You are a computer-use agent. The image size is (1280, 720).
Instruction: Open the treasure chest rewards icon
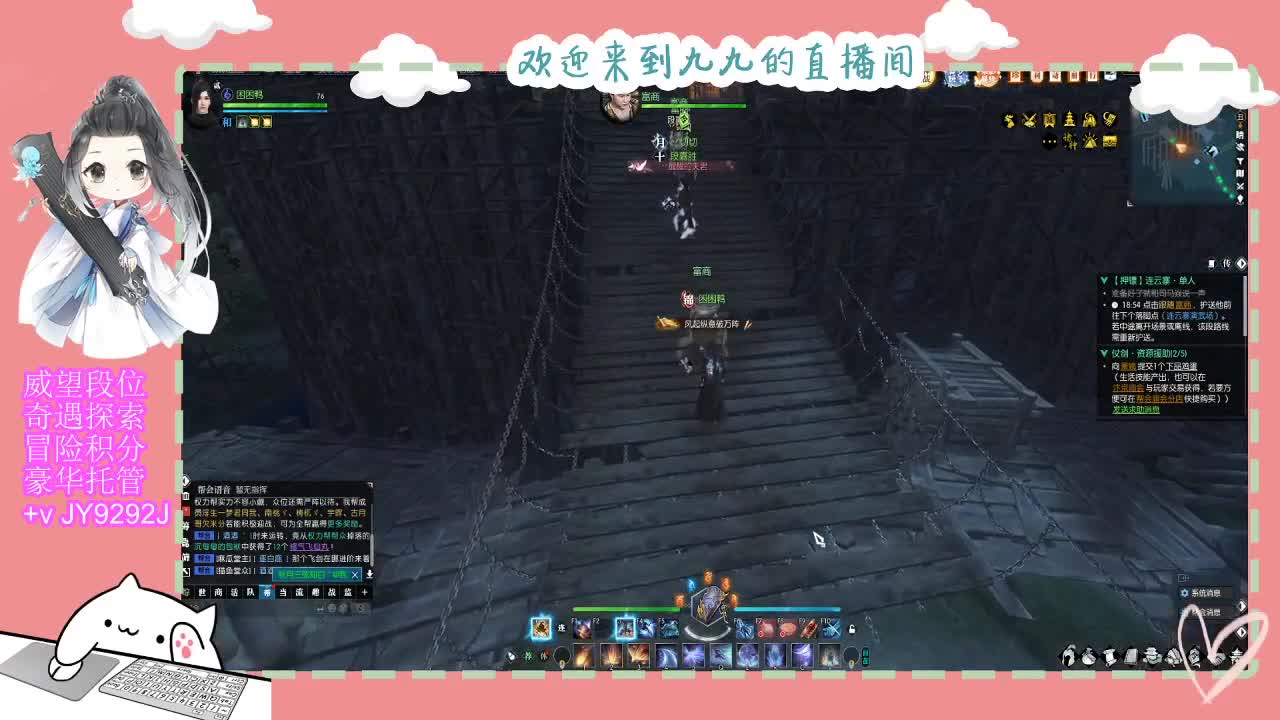pyautogui.click(x=1110, y=141)
